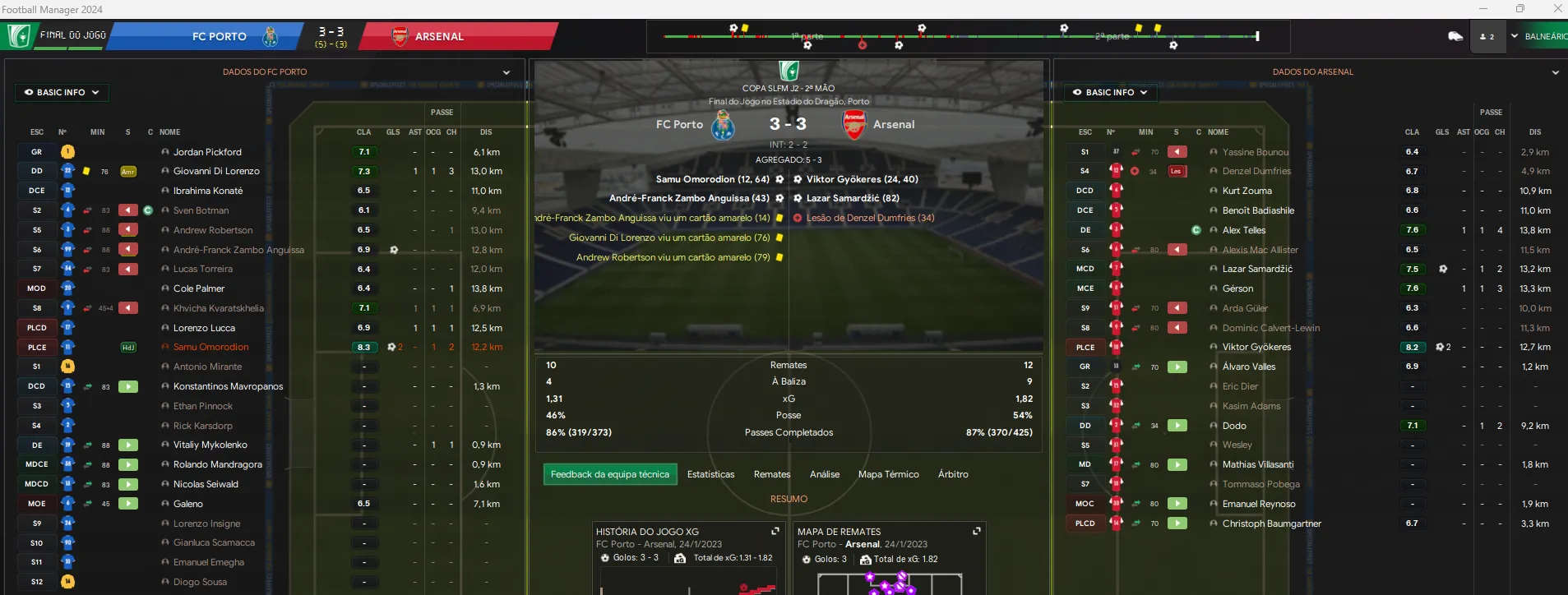Select Viktor Gyökeres in Arsenal list
This screenshot has width=1568, height=595.
(x=1256, y=347)
